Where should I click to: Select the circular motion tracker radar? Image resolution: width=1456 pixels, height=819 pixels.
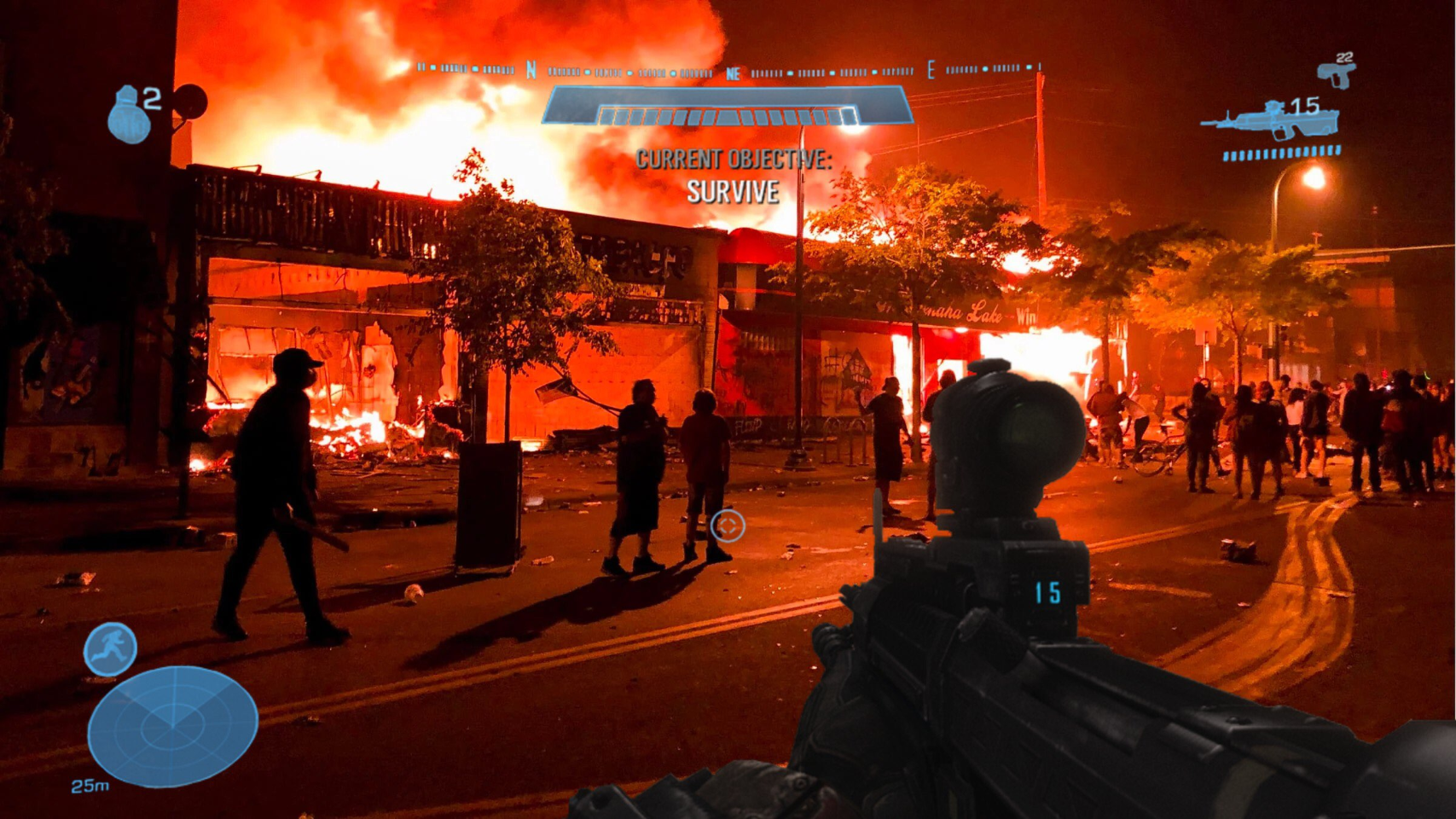coord(172,725)
